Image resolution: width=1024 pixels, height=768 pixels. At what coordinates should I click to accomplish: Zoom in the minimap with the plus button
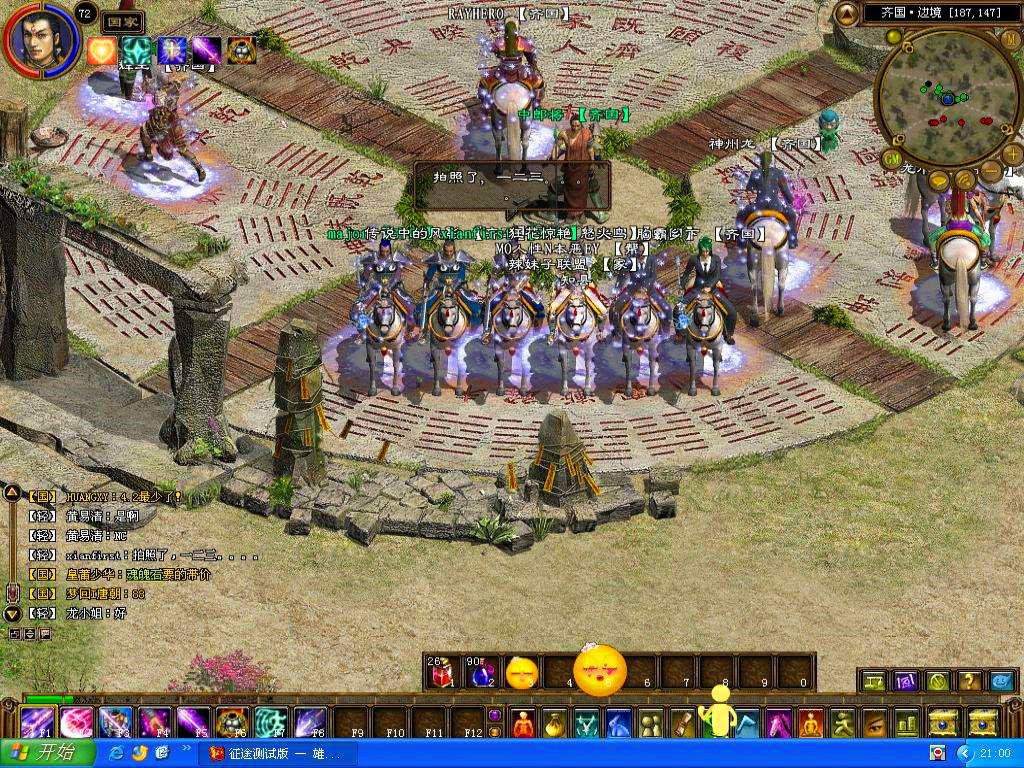click(1012, 155)
